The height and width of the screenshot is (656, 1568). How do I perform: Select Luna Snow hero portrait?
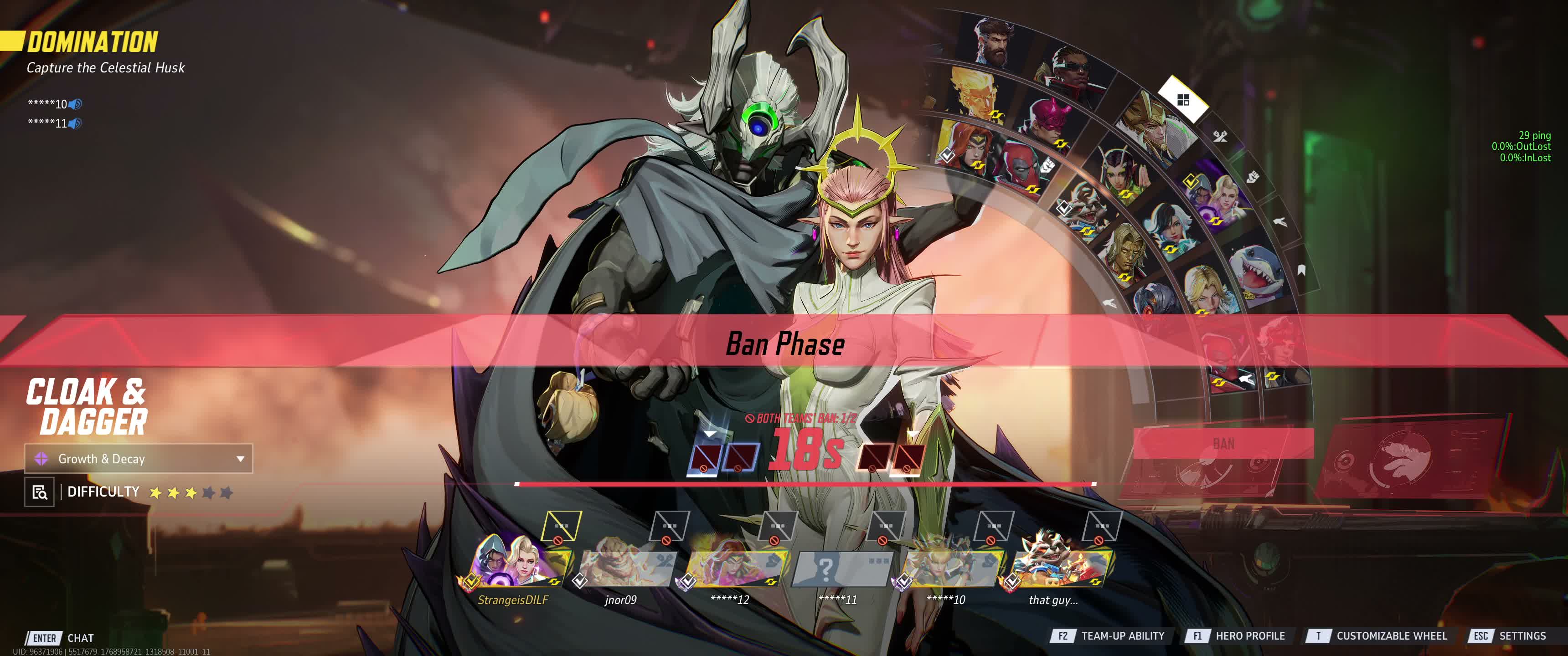[x=1171, y=227]
